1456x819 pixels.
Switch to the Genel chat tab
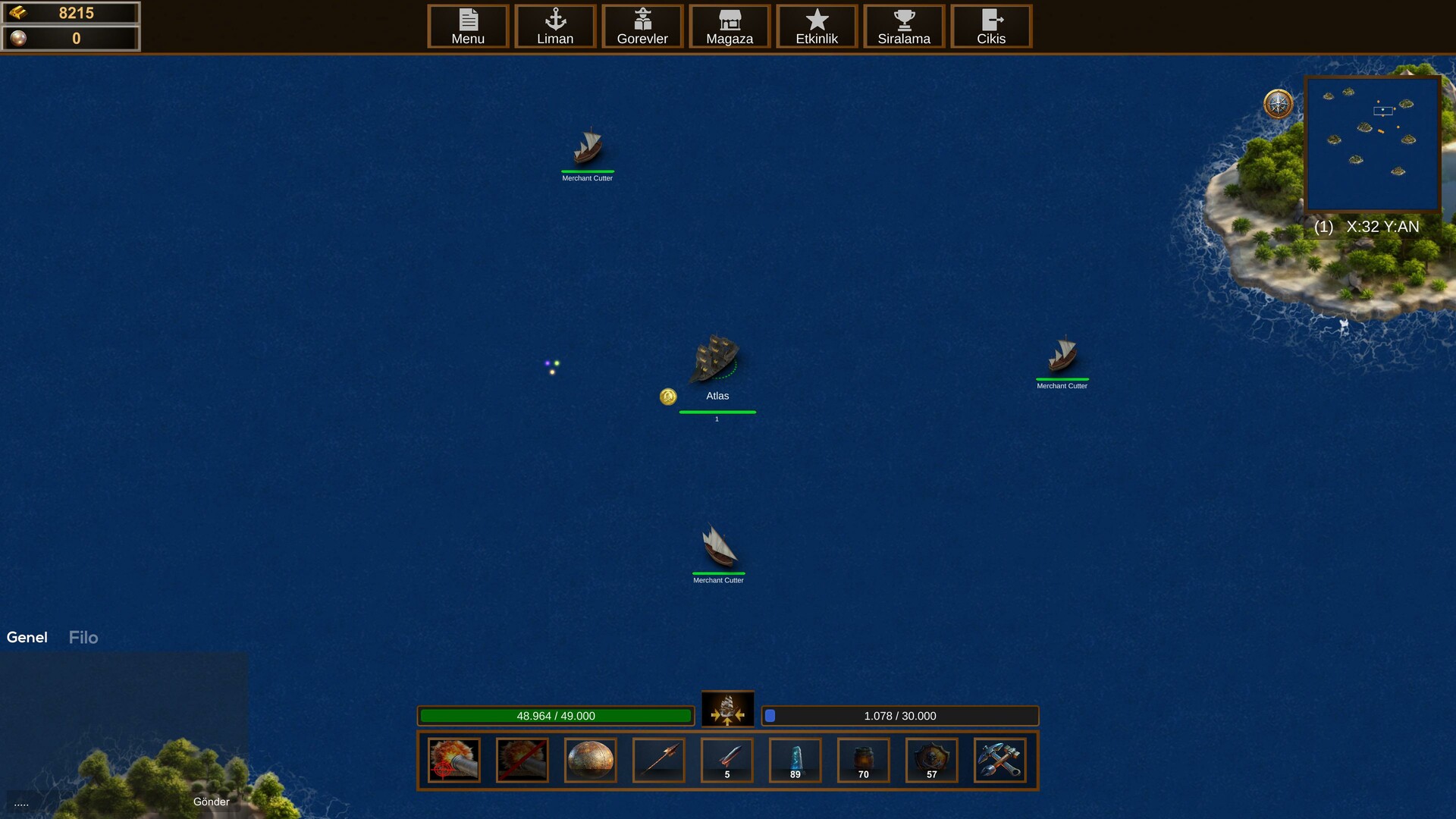[27, 637]
